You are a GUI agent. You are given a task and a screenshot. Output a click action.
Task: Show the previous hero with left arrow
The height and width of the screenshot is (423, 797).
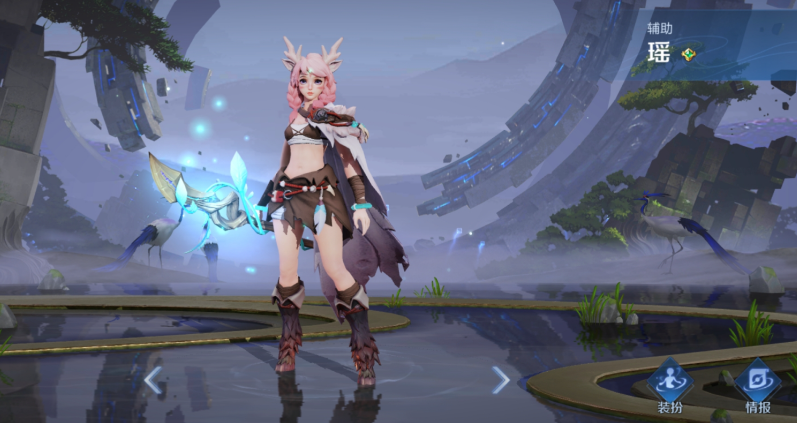pyautogui.click(x=153, y=380)
